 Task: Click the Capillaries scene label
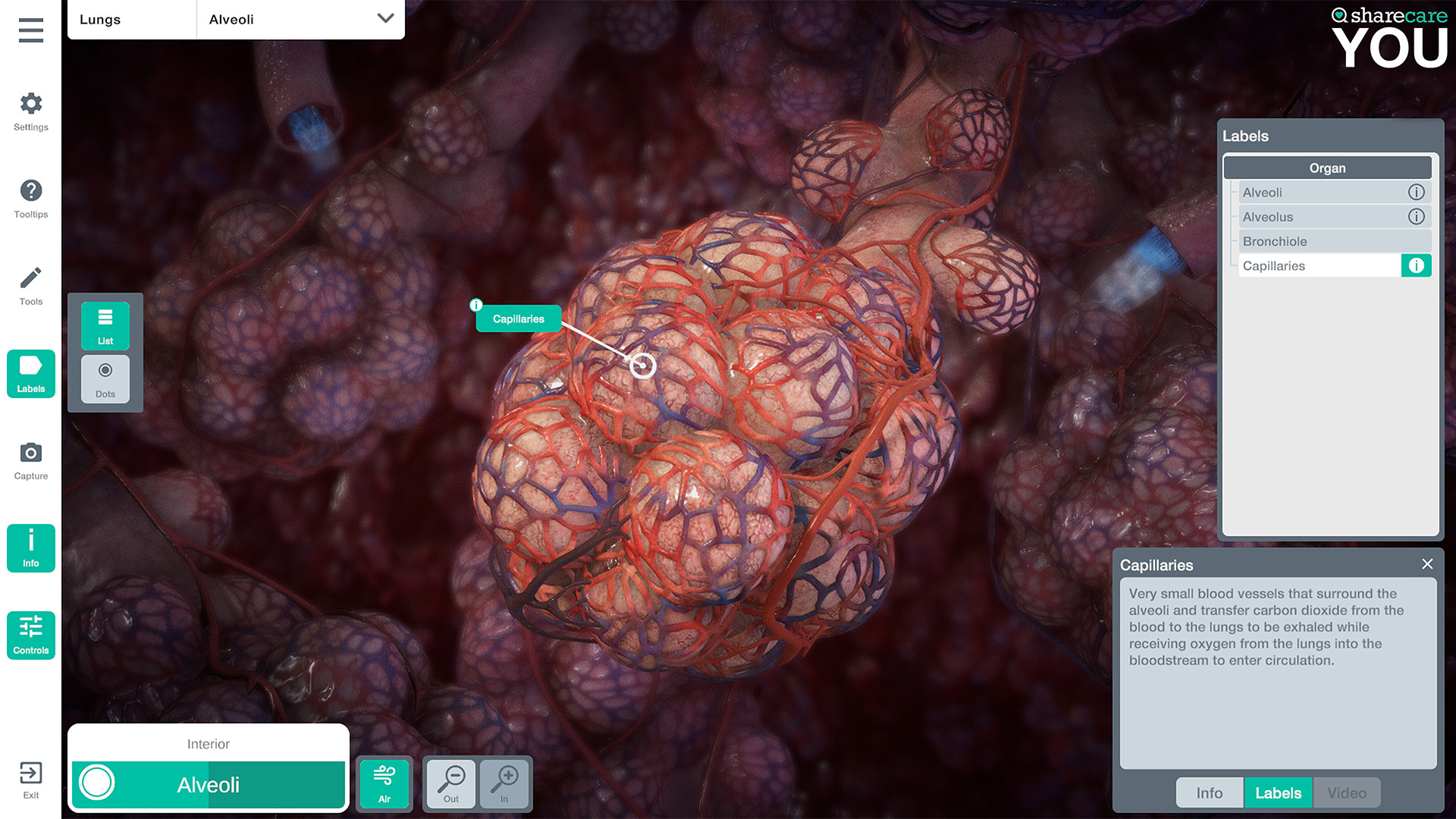click(518, 318)
